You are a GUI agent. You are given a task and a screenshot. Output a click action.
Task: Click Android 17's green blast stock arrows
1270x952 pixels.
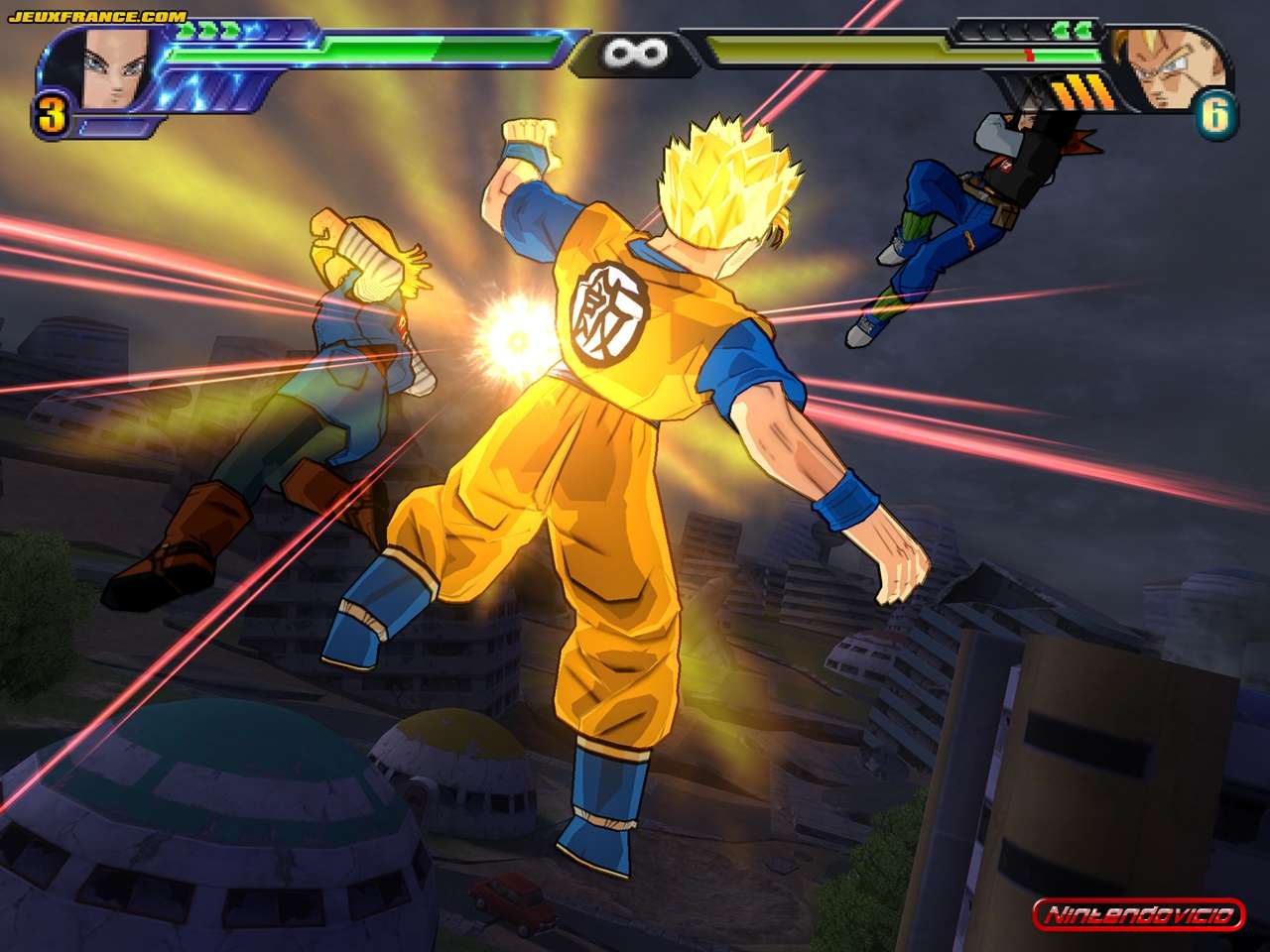click(208, 30)
